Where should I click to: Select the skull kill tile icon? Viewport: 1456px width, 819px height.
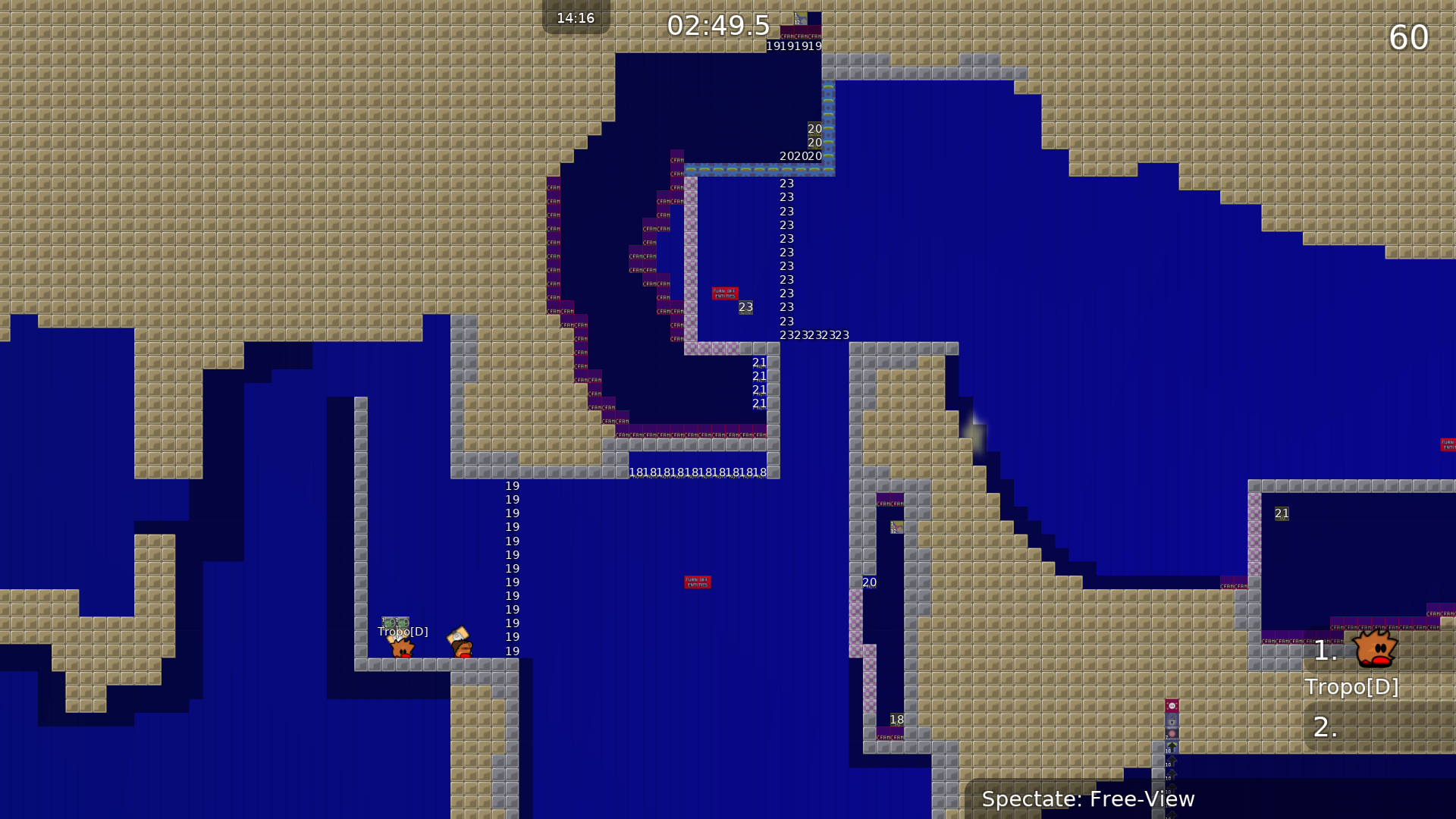pyautogui.click(x=1172, y=705)
